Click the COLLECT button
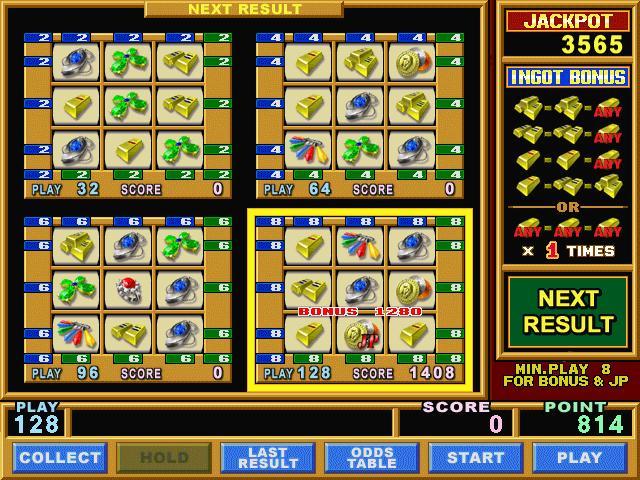The height and width of the screenshot is (480, 640). (x=60, y=458)
